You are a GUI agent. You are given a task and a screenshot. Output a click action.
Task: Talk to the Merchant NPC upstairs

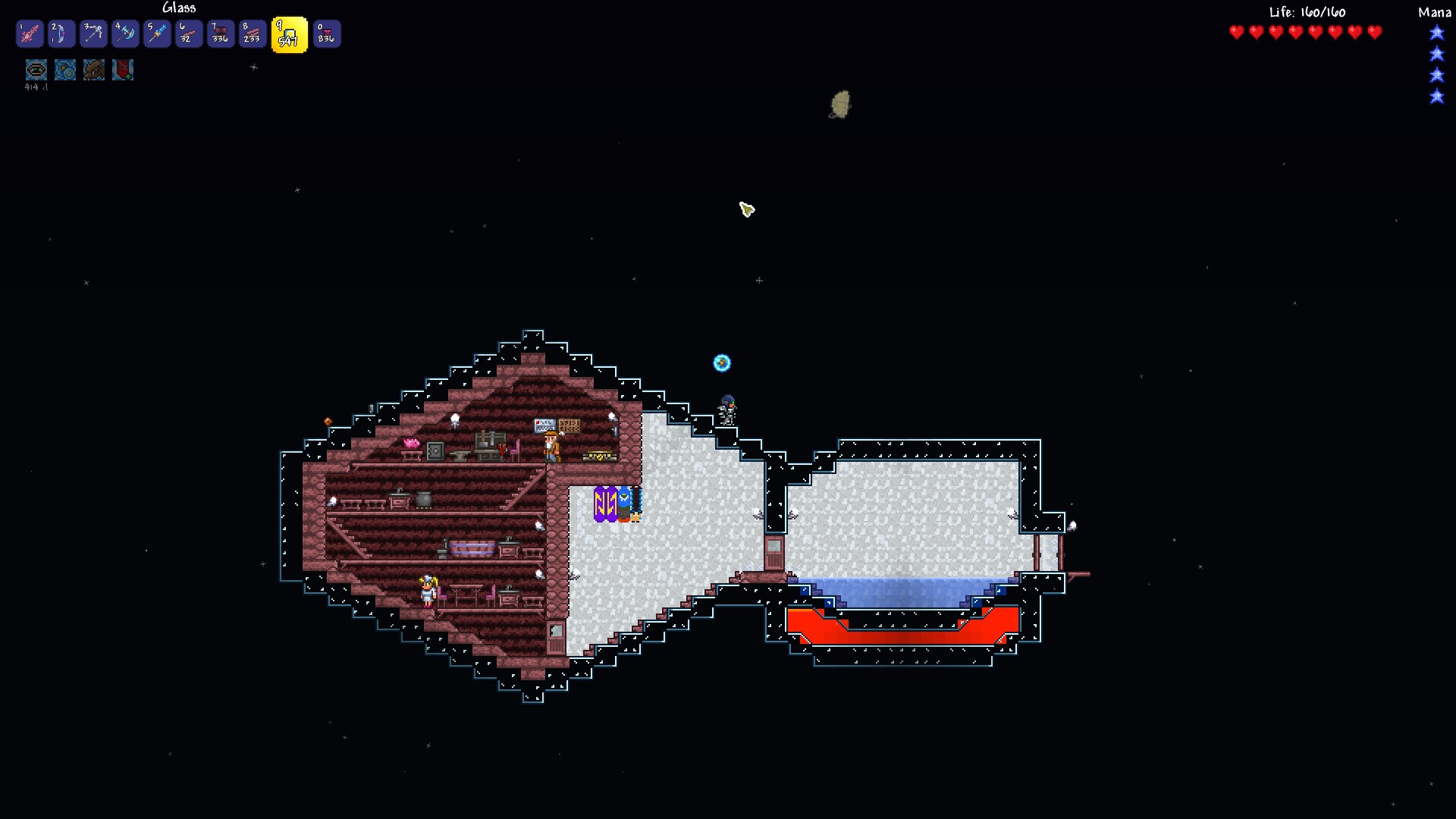pyautogui.click(x=552, y=446)
